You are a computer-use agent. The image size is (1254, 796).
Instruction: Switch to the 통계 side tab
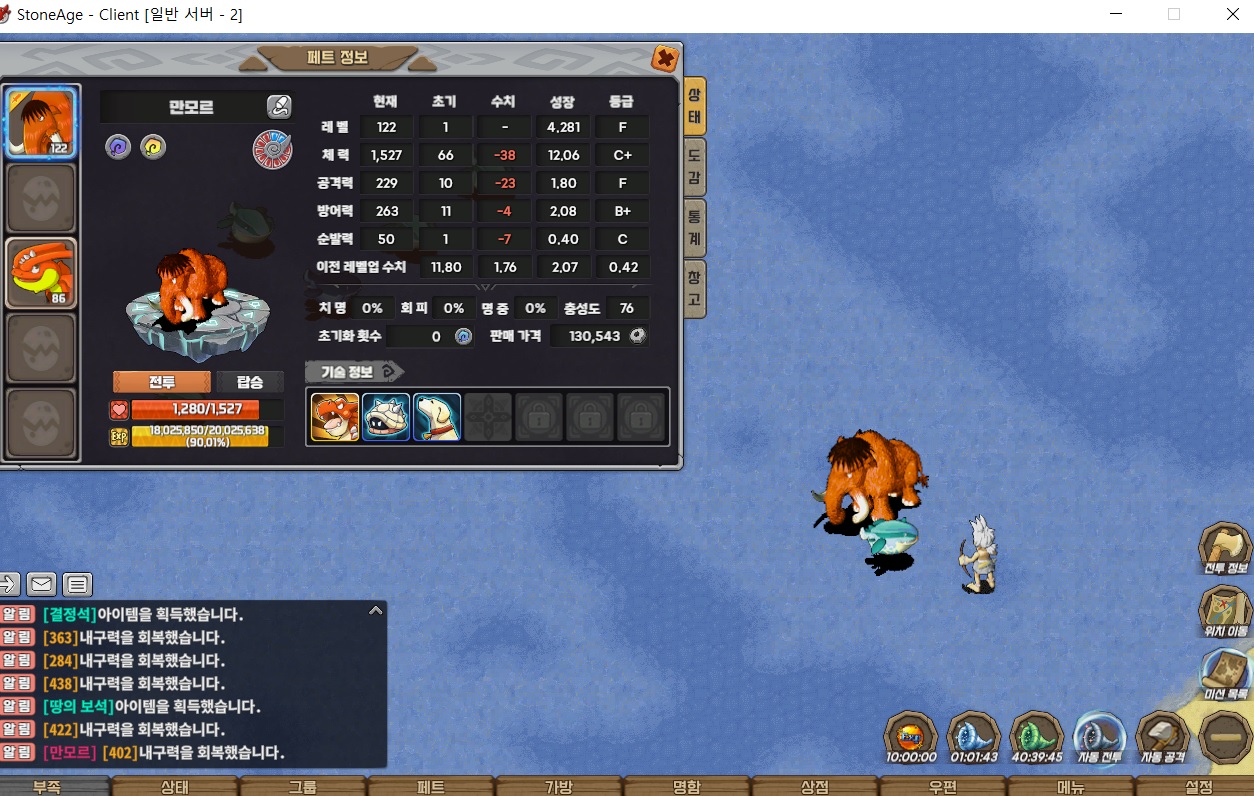click(695, 228)
